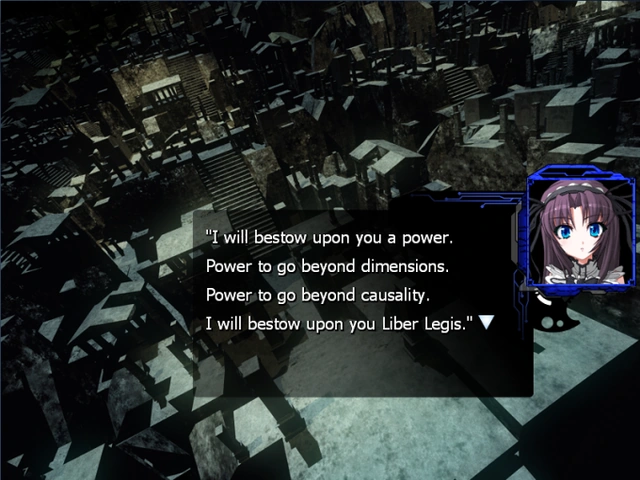The height and width of the screenshot is (480, 640).
Task: Click the white continue arrow after the dialogue
Action: 486,323
